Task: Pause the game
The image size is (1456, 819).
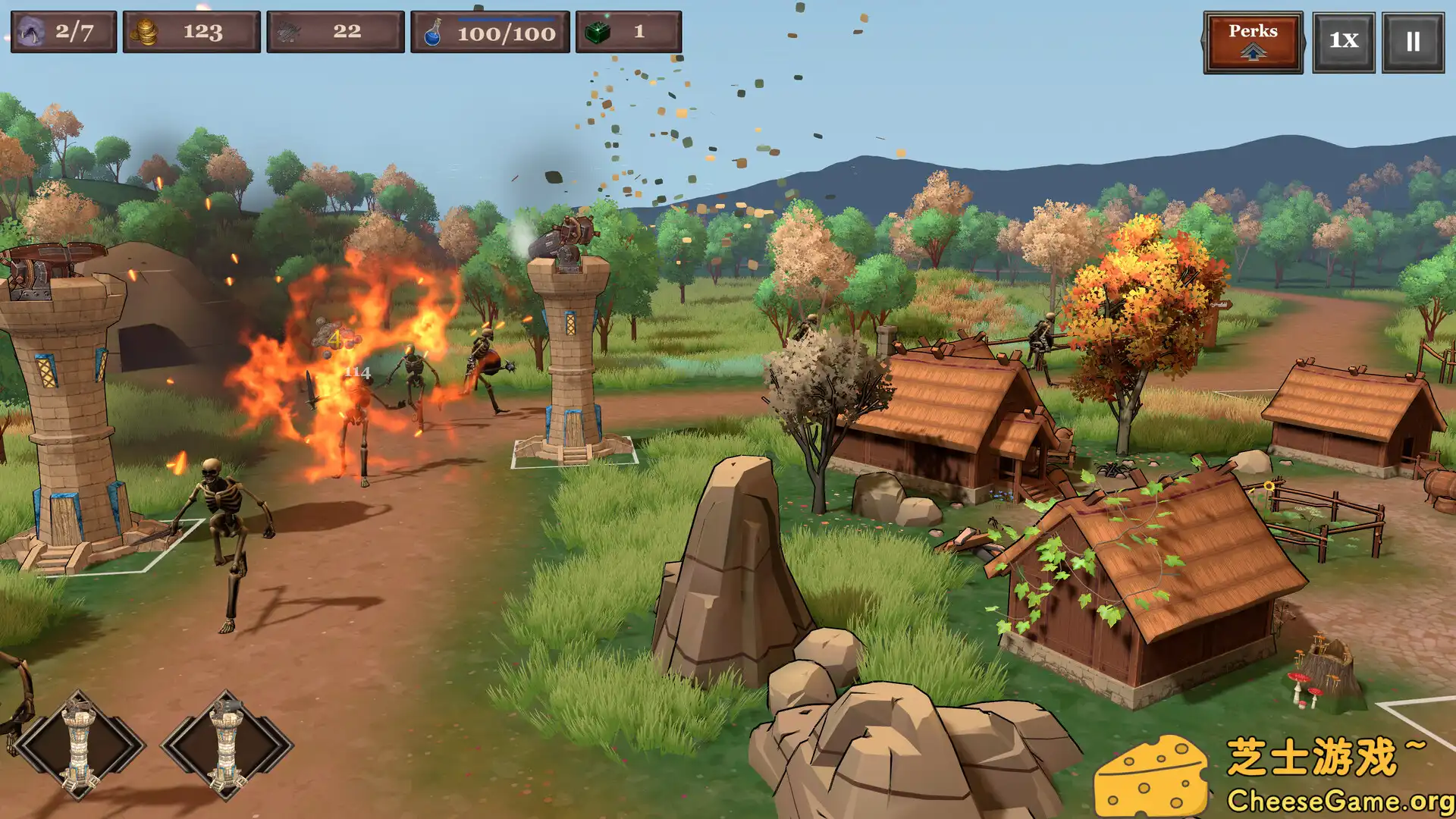Action: click(x=1412, y=42)
